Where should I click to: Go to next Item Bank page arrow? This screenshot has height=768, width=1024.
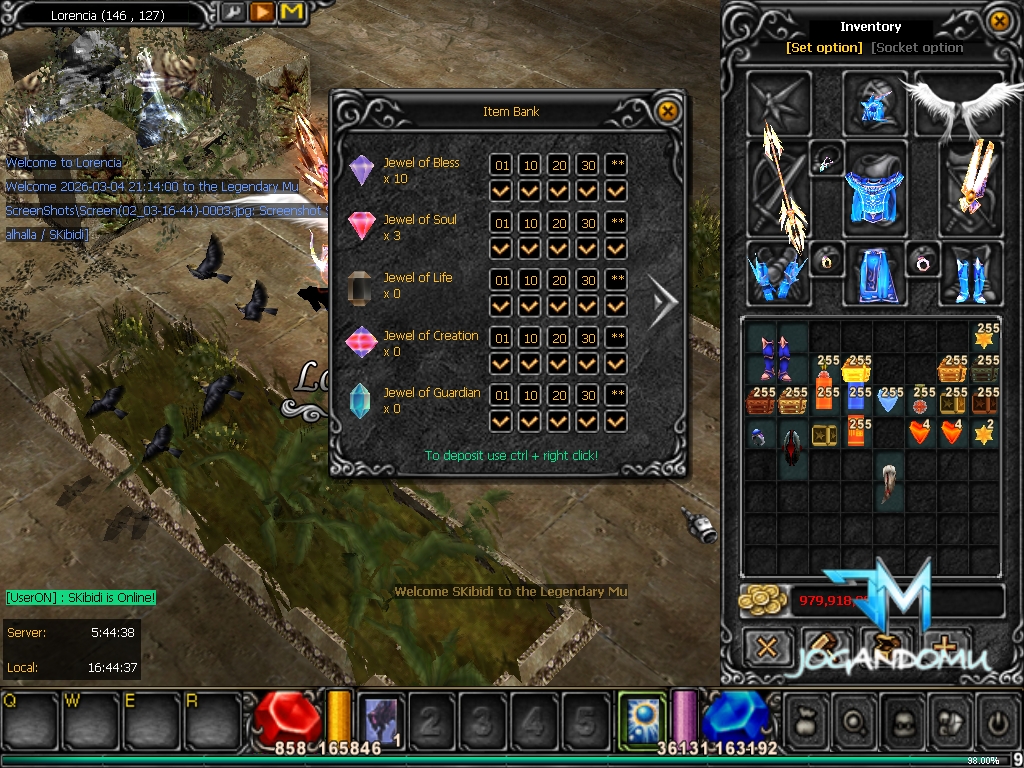(662, 300)
